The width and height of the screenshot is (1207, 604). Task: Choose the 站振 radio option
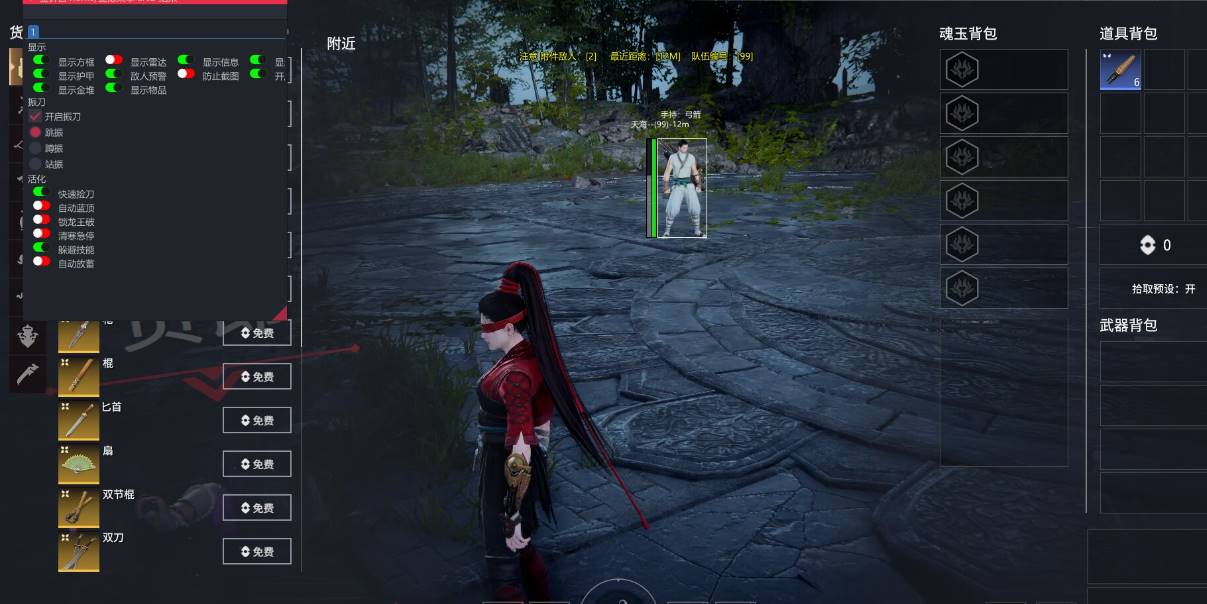pyautogui.click(x=36, y=164)
